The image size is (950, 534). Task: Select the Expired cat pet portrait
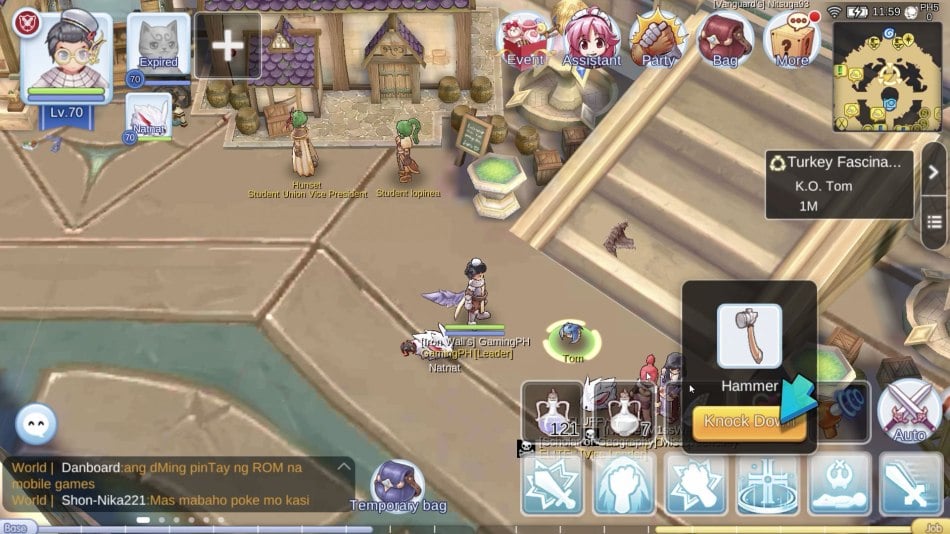click(158, 44)
